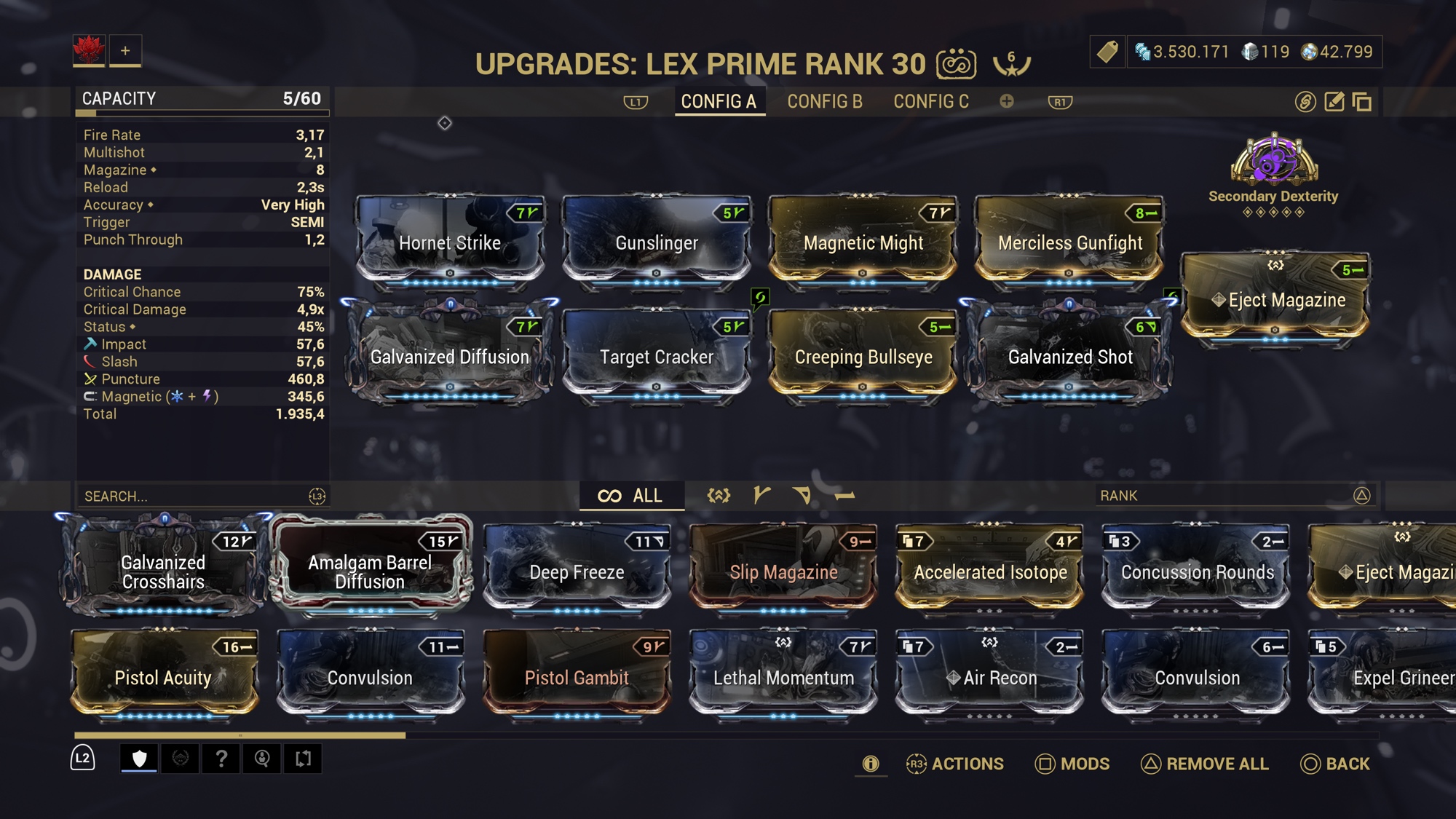Pick the Magnetic Might mod
Image resolution: width=1456 pixels, height=819 pixels.
coord(863,239)
